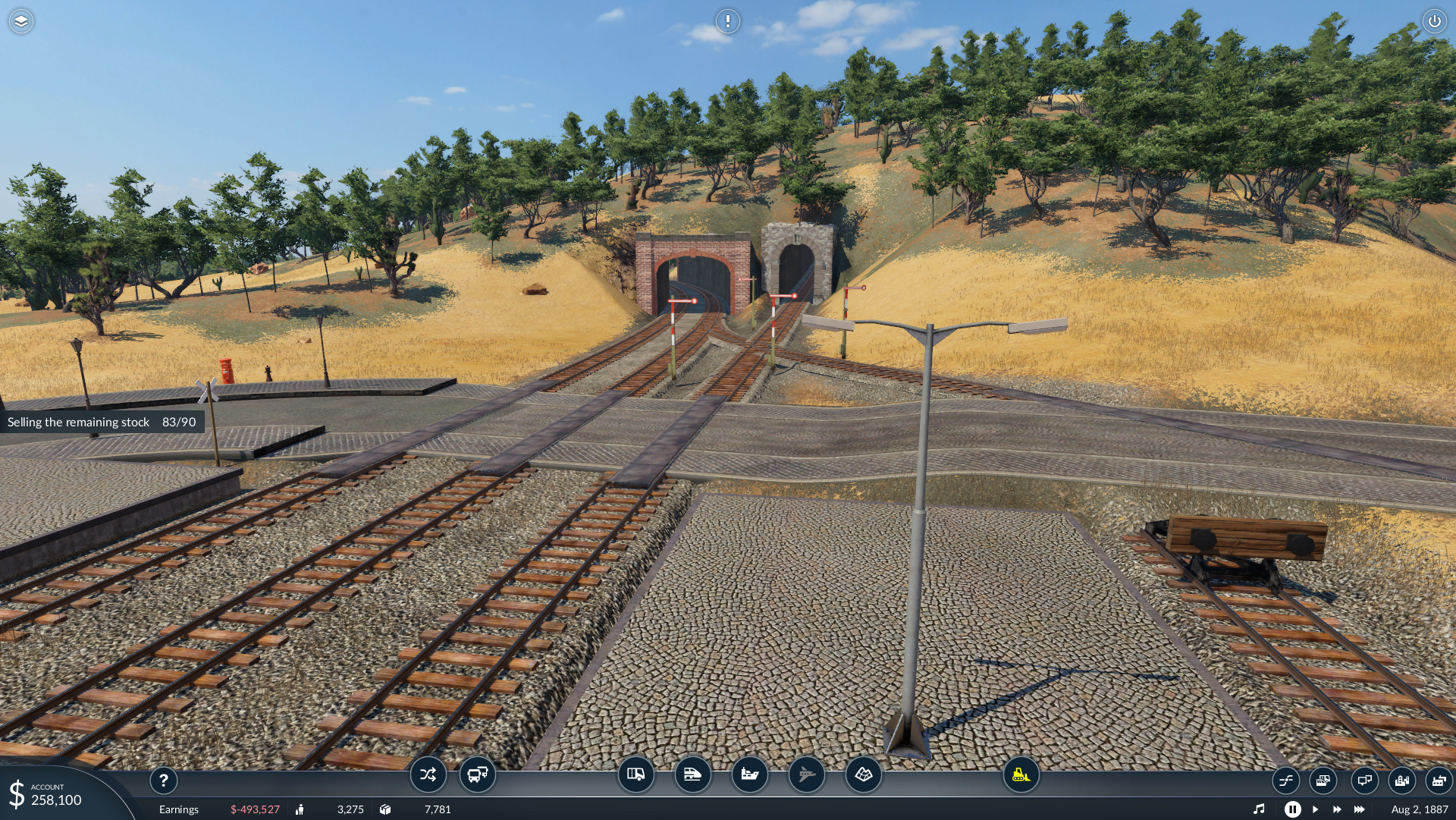Pause the game simulation
The height and width of the screenshot is (820, 1456).
1292,809
